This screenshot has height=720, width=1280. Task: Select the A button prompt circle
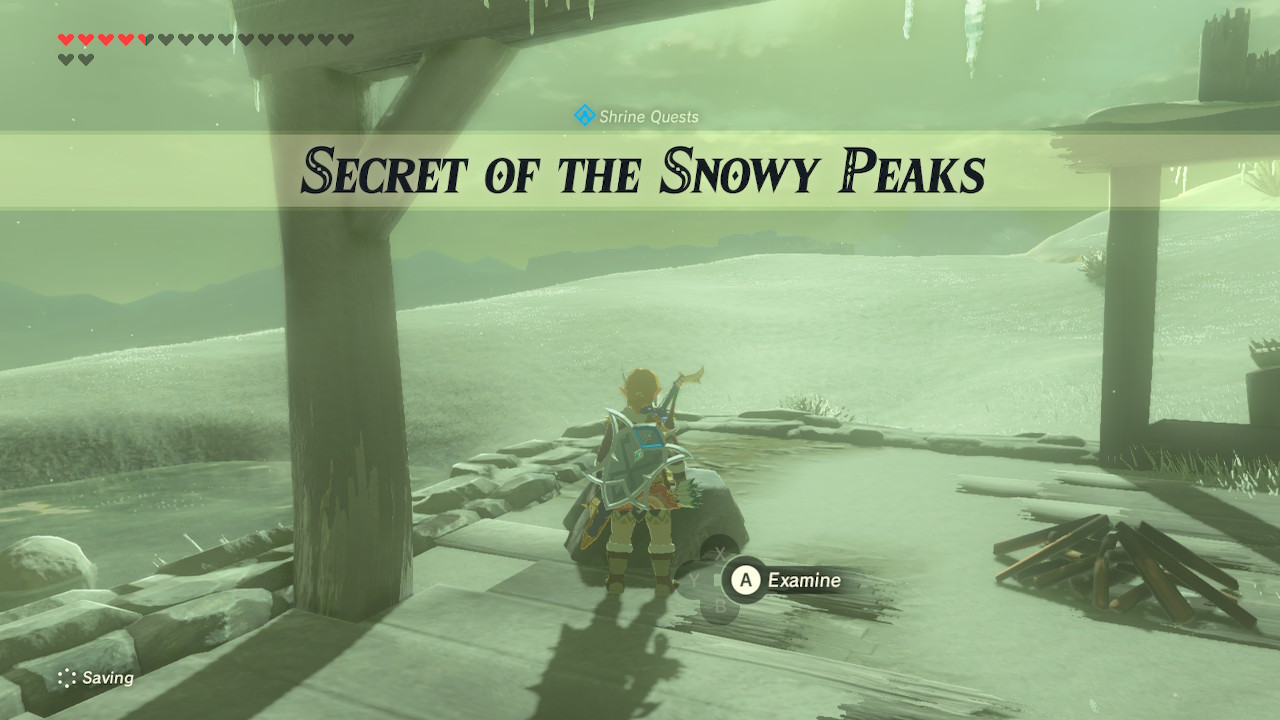[747, 579]
